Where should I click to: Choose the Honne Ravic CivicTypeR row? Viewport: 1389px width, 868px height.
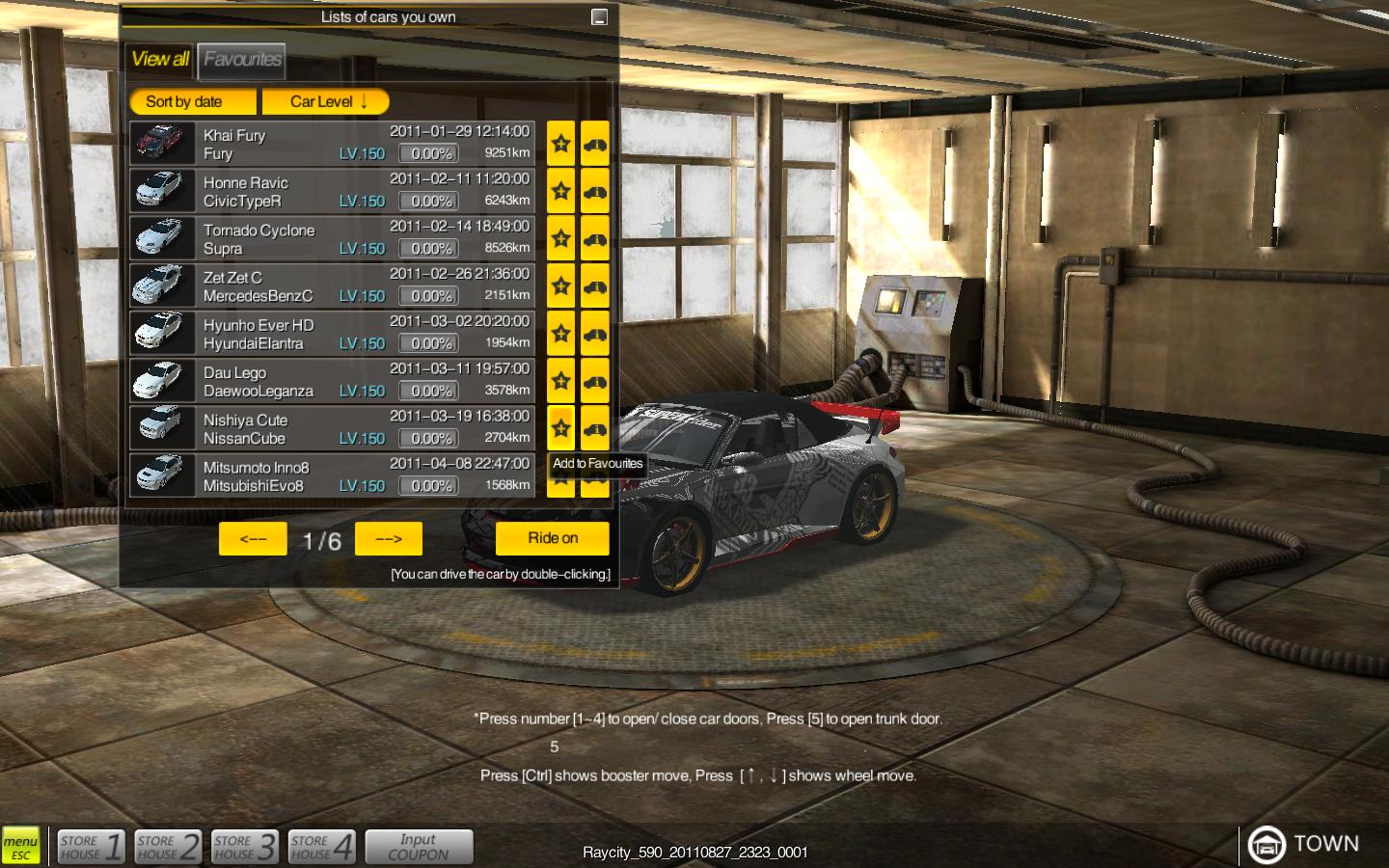click(332, 191)
